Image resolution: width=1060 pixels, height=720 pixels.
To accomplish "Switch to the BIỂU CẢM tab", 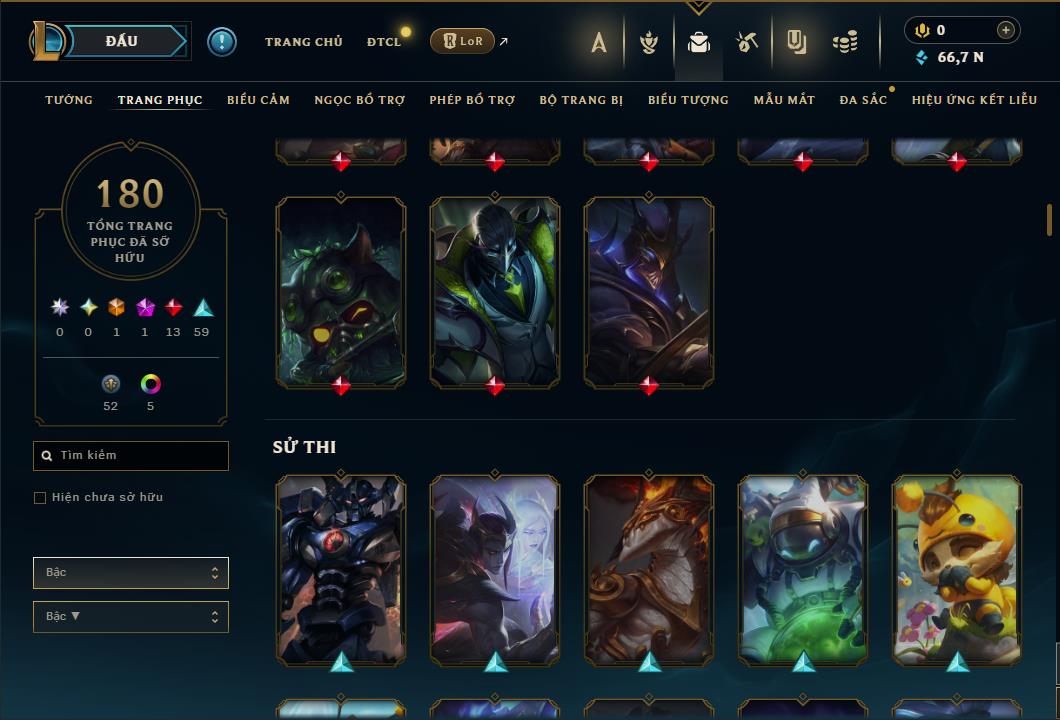I will pyautogui.click(x=258, y=100).
